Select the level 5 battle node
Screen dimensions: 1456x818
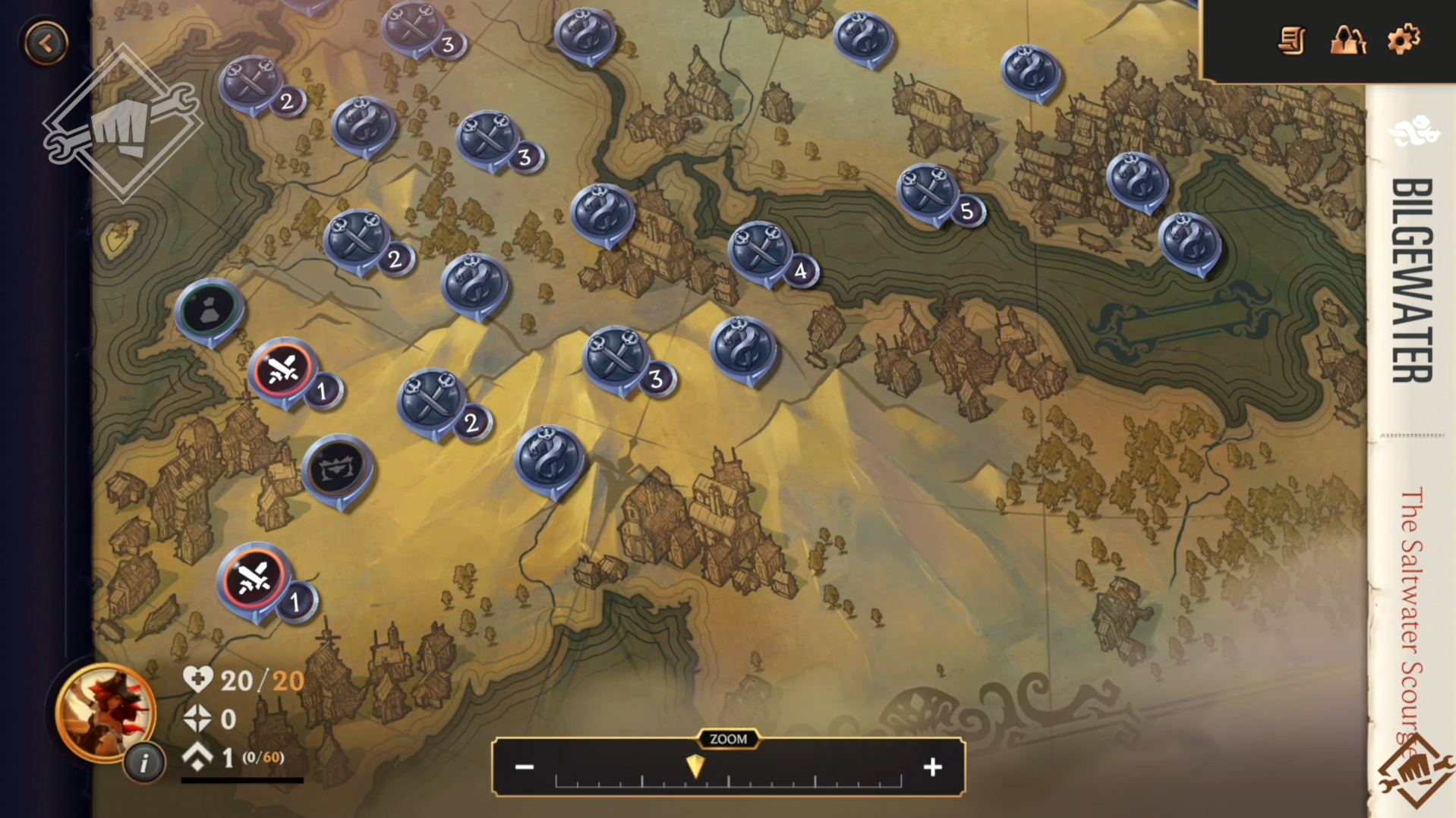928,193
